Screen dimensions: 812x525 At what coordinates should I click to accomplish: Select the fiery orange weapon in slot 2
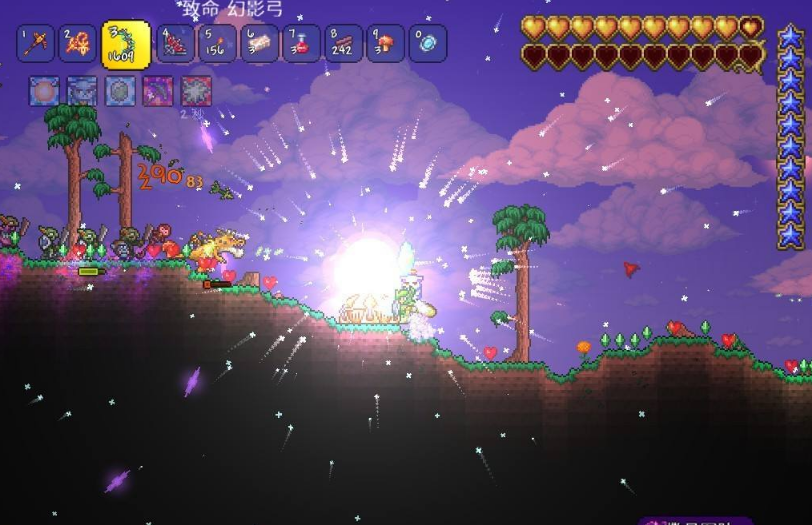coord(78,43)
